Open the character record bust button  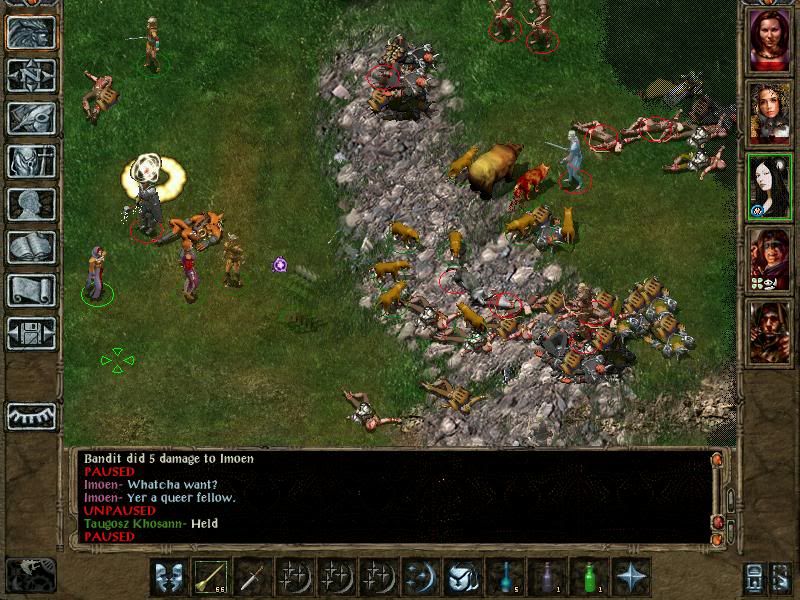(31, 204)
